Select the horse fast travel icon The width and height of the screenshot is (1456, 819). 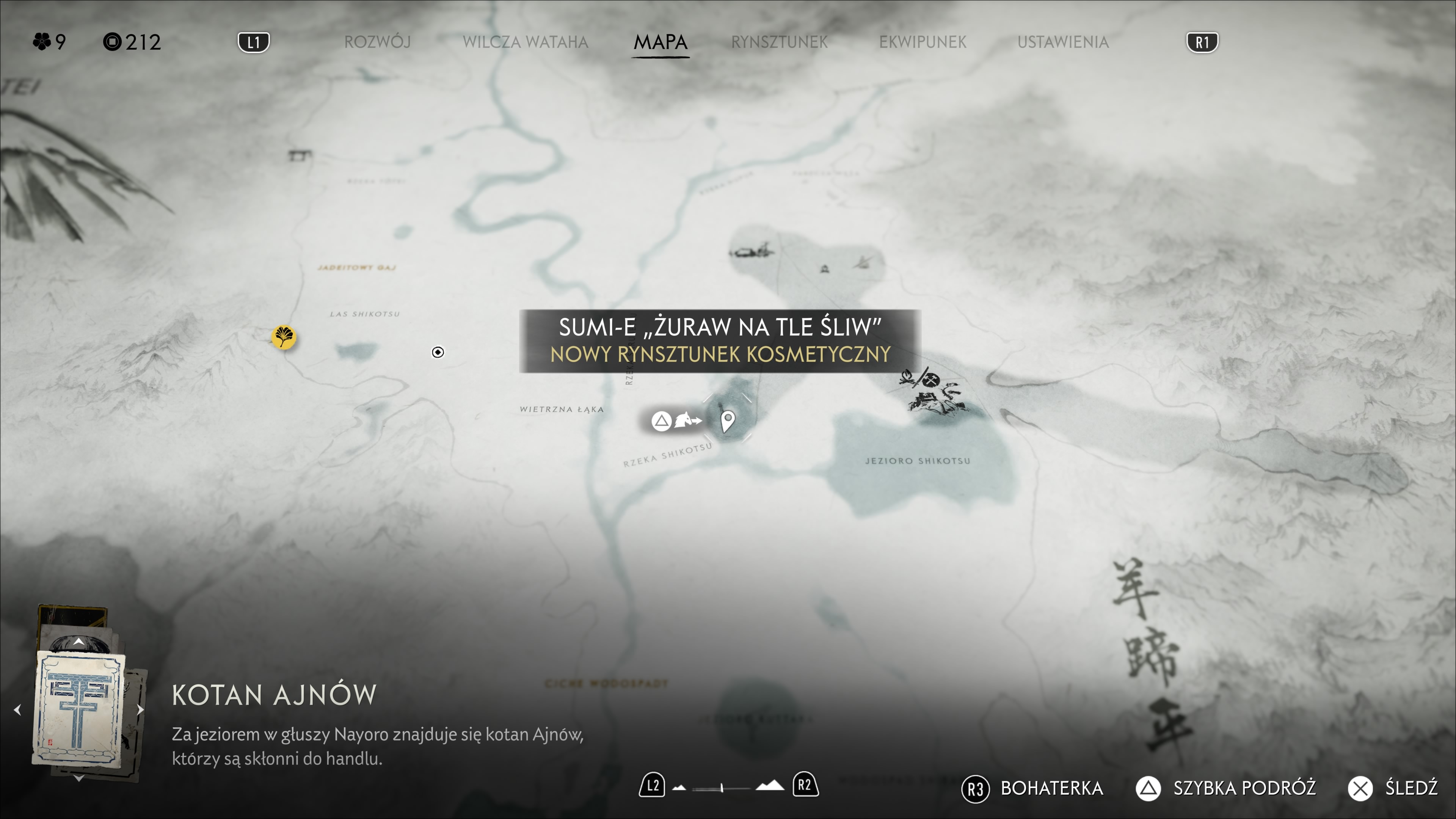(x=687, y=420)
